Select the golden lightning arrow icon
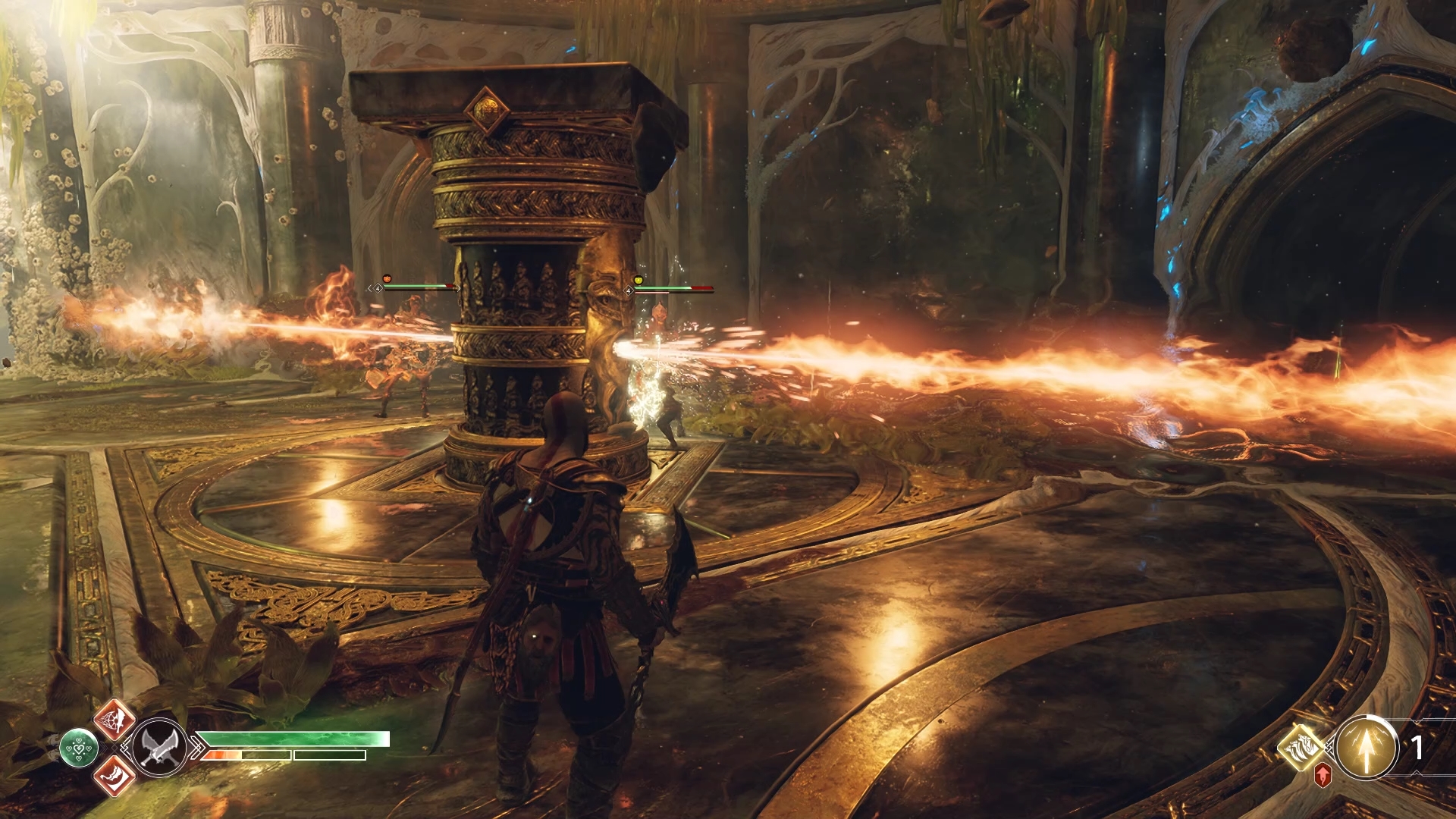The height and width of the screenshot is (819, 1456). 1367,748
